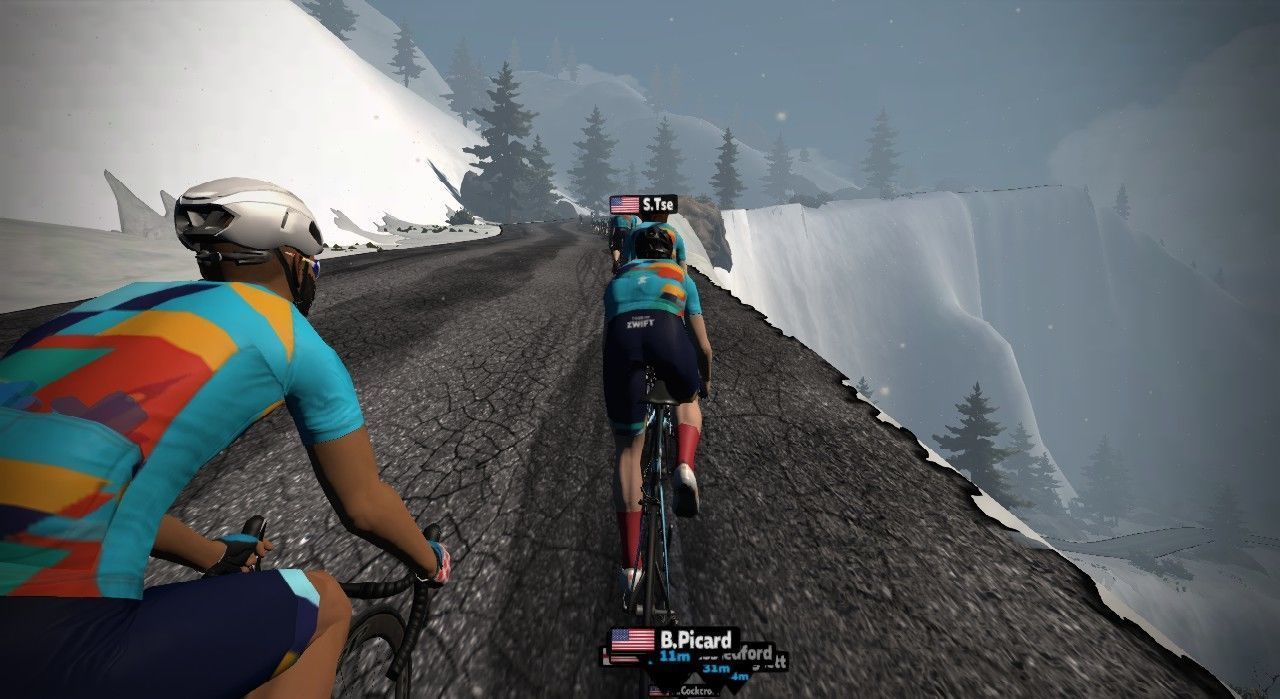Select the S.Tse rider name tag
The height and width of the screenshot is (699, 1280).
(x=643, y=205)
